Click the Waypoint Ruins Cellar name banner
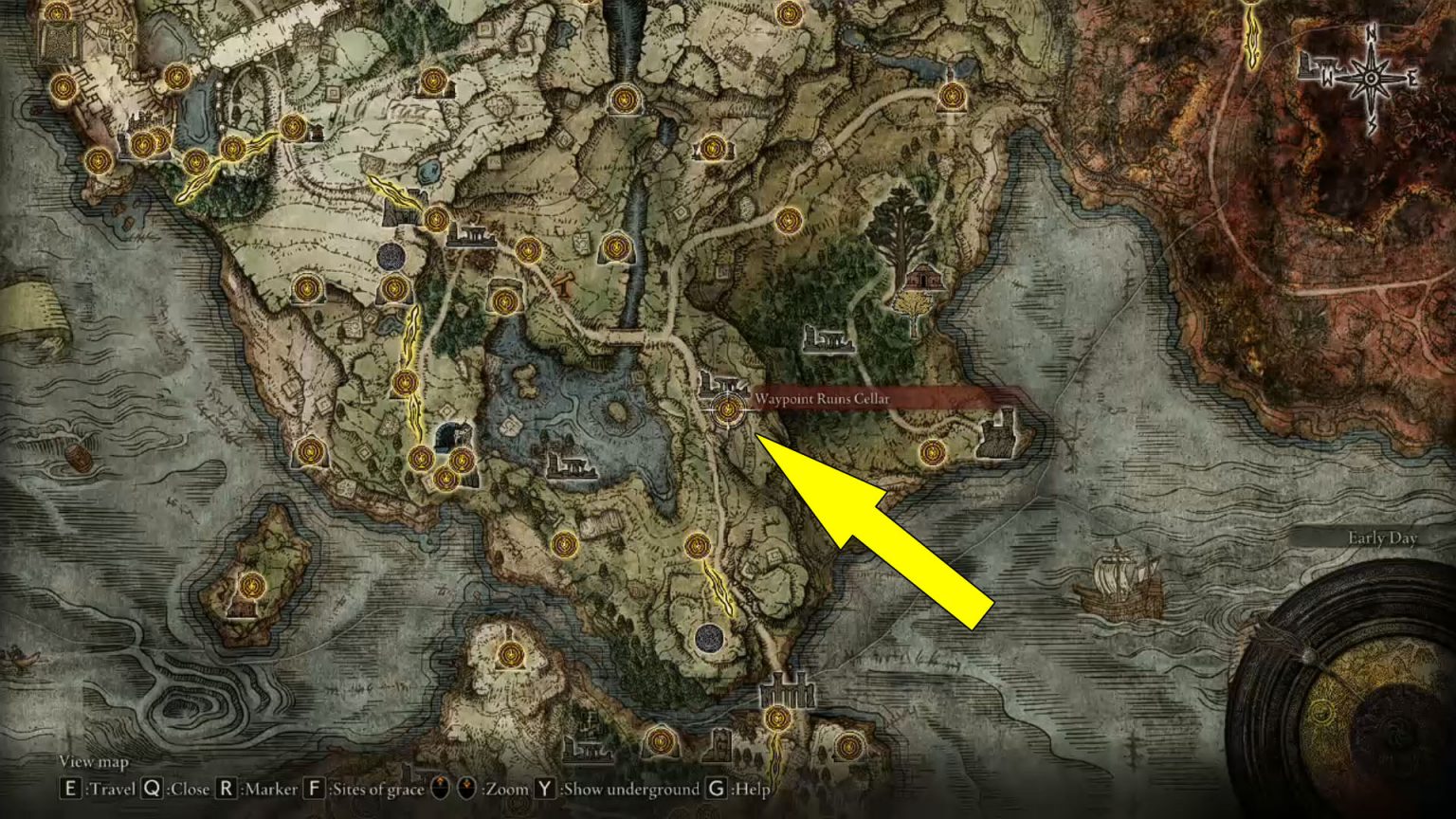The height and width of the screenshot is (819, 1456). [822, 400]
